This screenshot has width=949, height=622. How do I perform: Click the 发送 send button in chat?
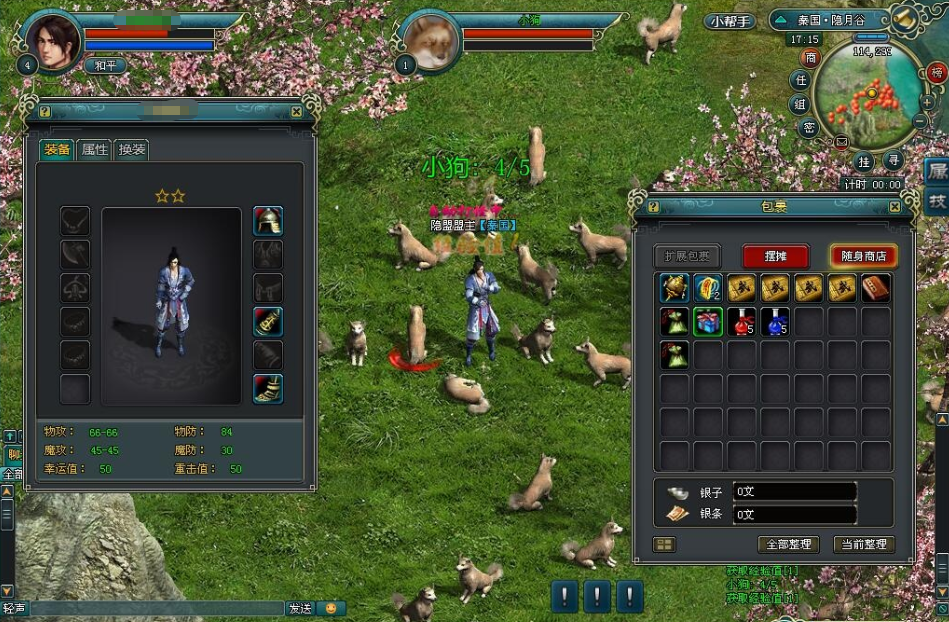point(300,608)
